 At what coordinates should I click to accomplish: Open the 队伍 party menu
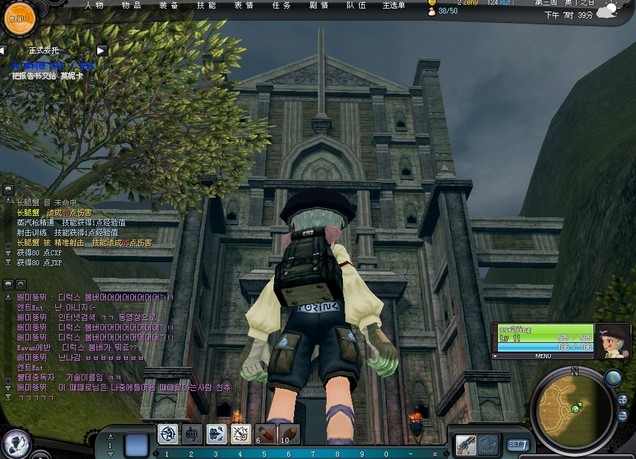pos(355,5)
